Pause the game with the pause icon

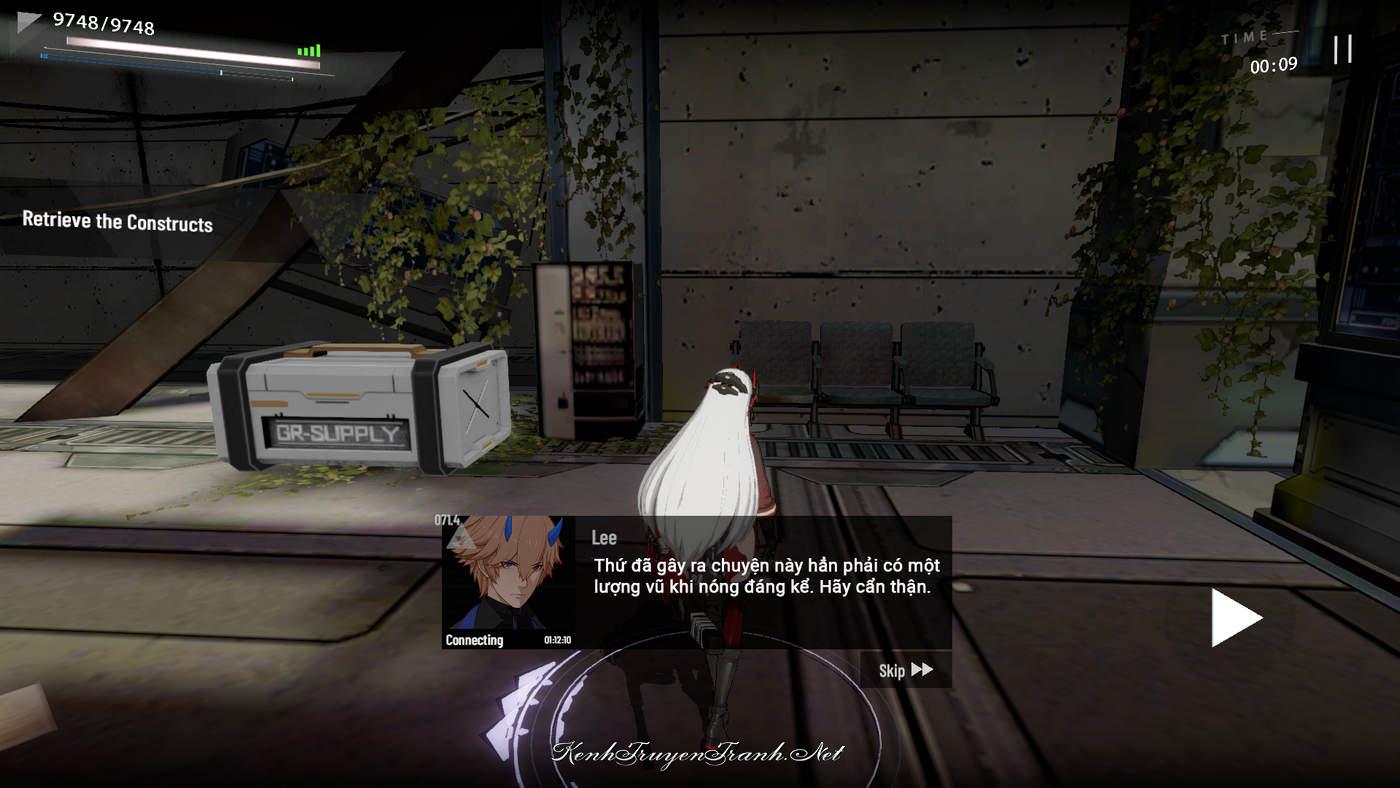click(x=1342, y=49)
